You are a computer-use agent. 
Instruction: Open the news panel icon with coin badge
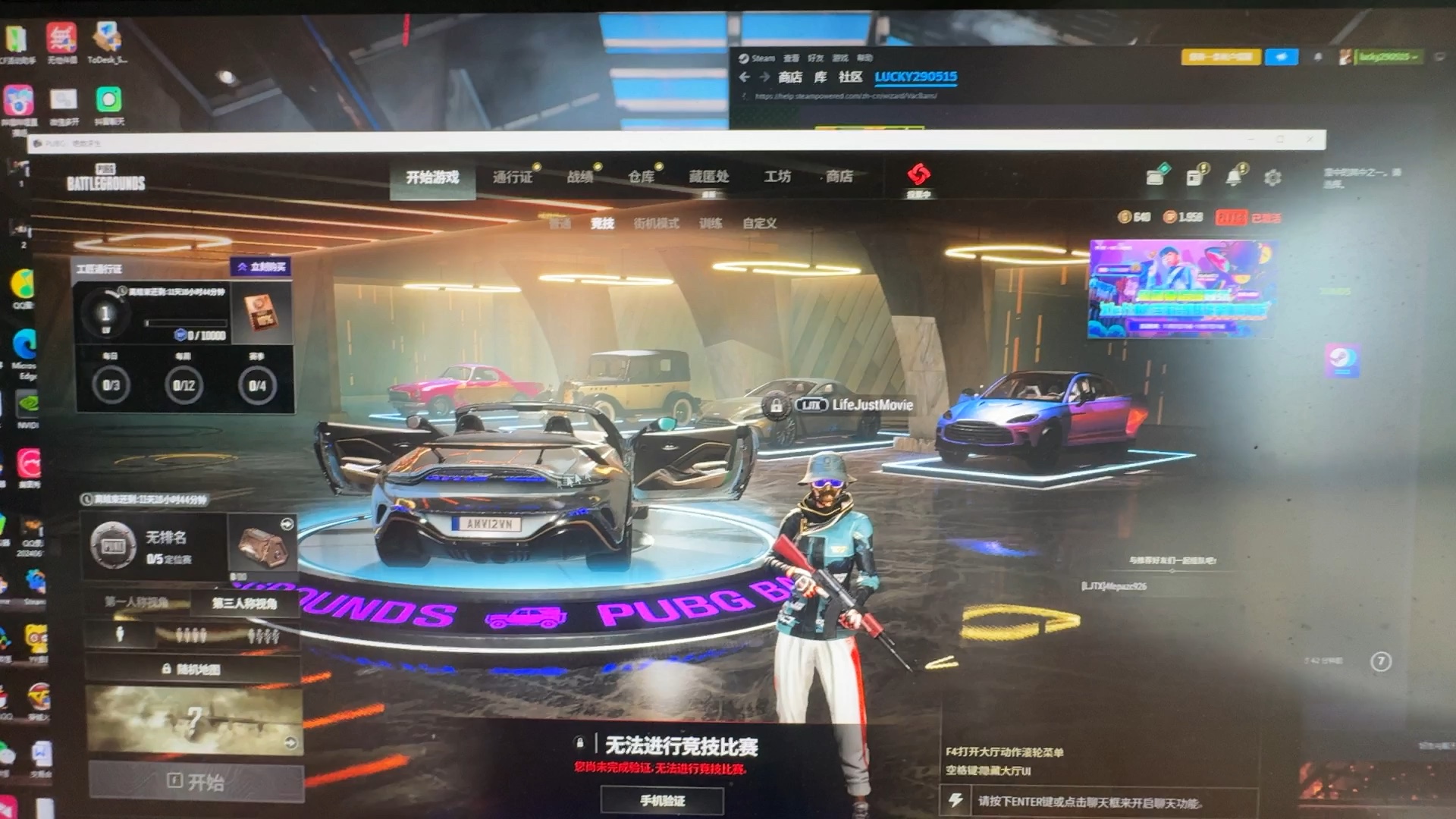coord(1194,176)
